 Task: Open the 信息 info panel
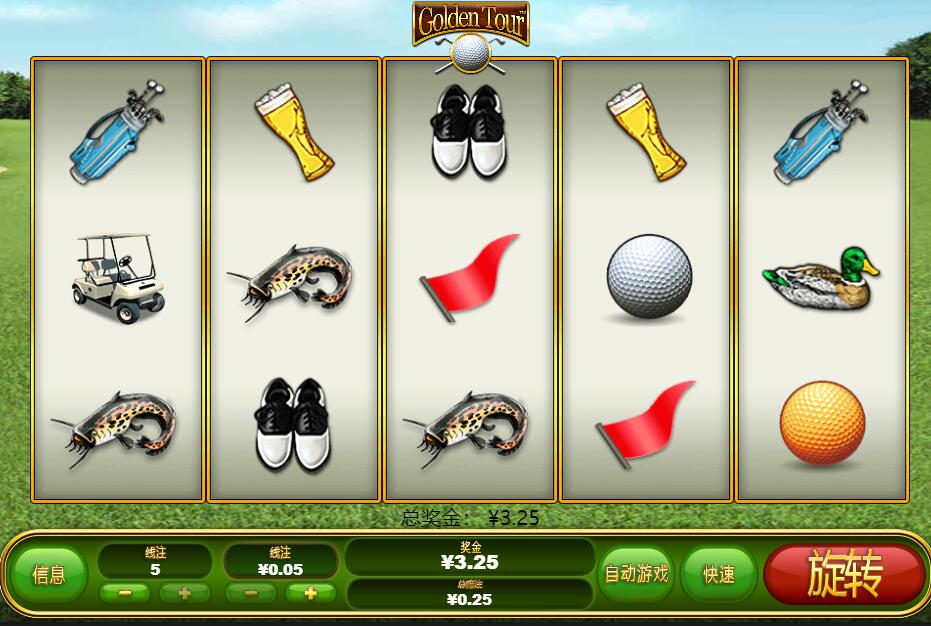(49, 574)
